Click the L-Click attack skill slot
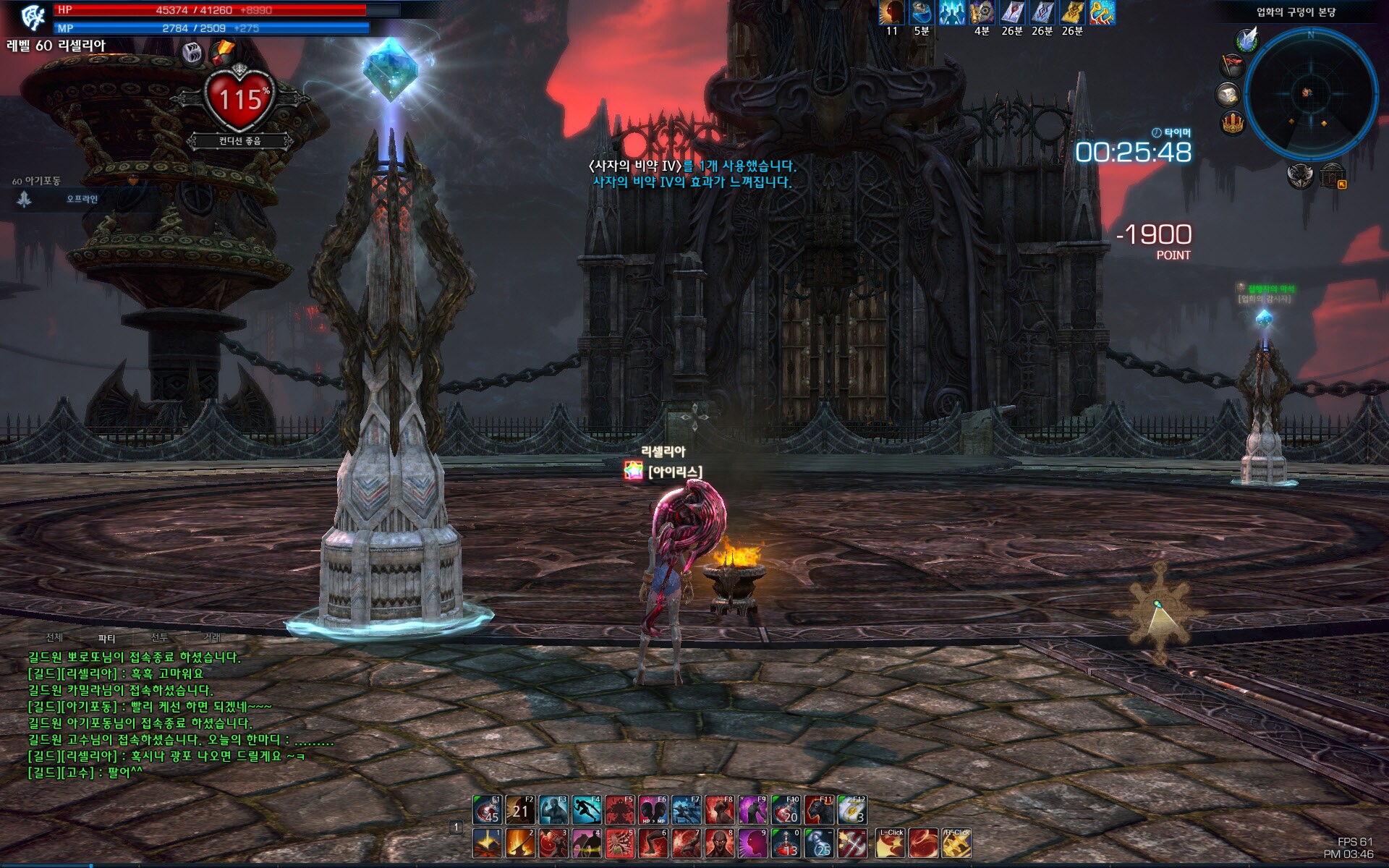Screen dimensions: 1389x868 click(890, 843)
